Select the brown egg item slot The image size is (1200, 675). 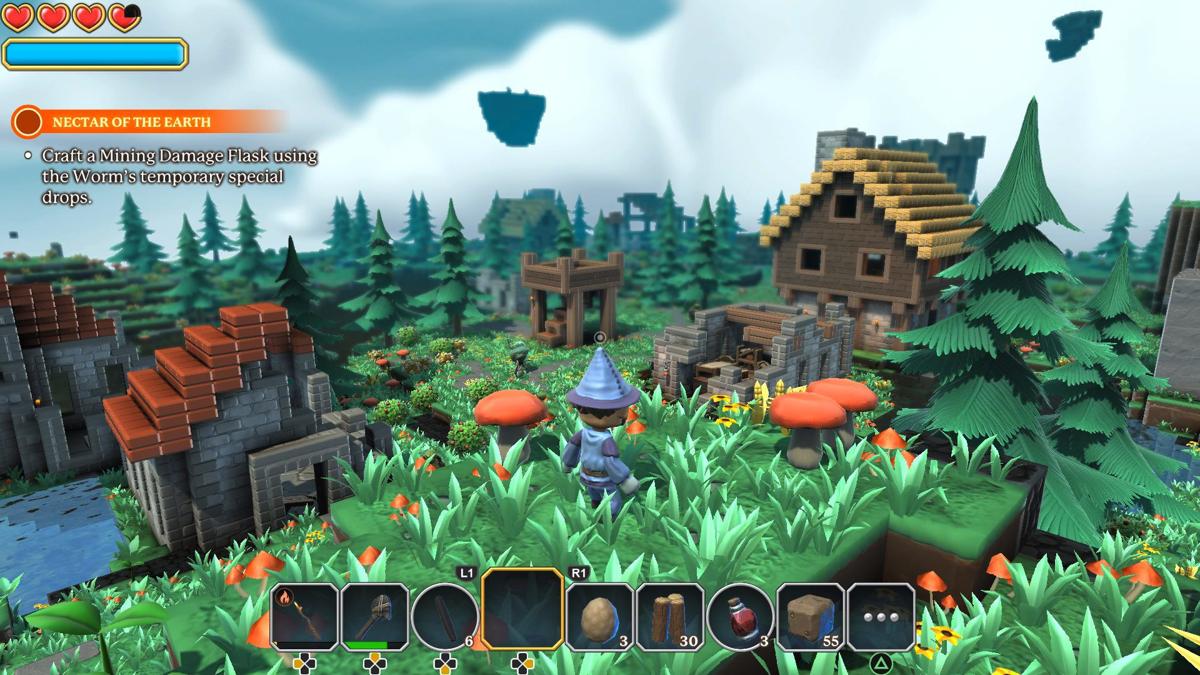[600, 617]
